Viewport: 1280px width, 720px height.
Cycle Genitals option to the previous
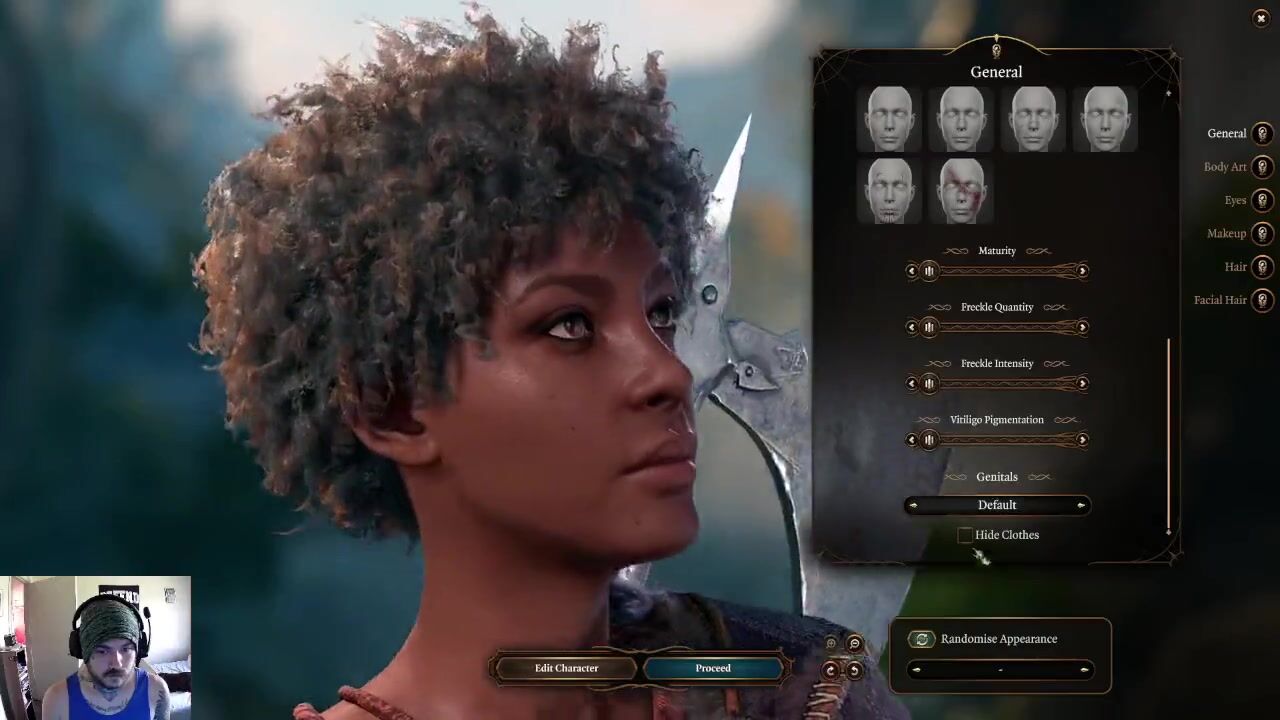[913, 505]
